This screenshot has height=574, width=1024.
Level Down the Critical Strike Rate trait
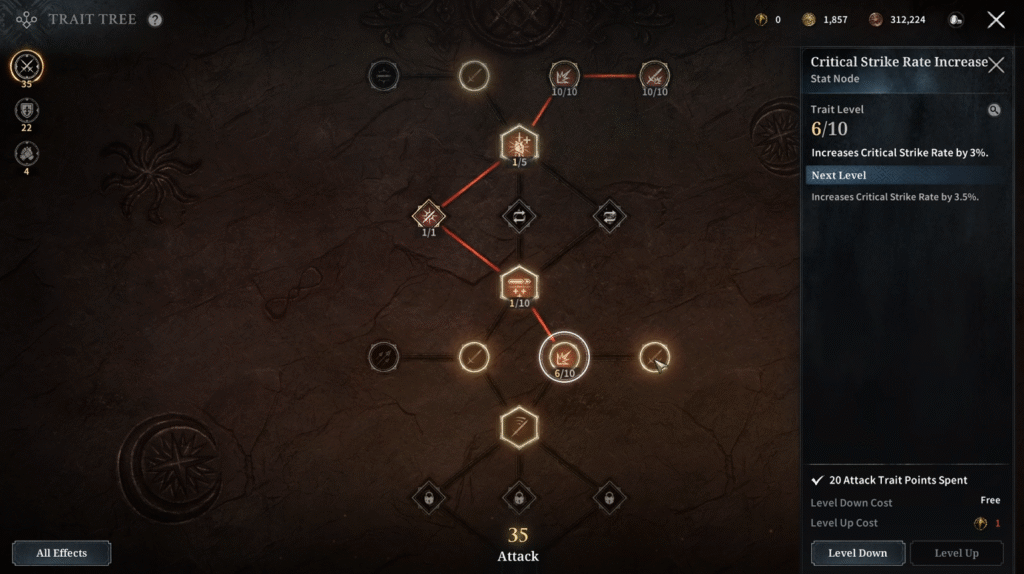tap(857, 553)
